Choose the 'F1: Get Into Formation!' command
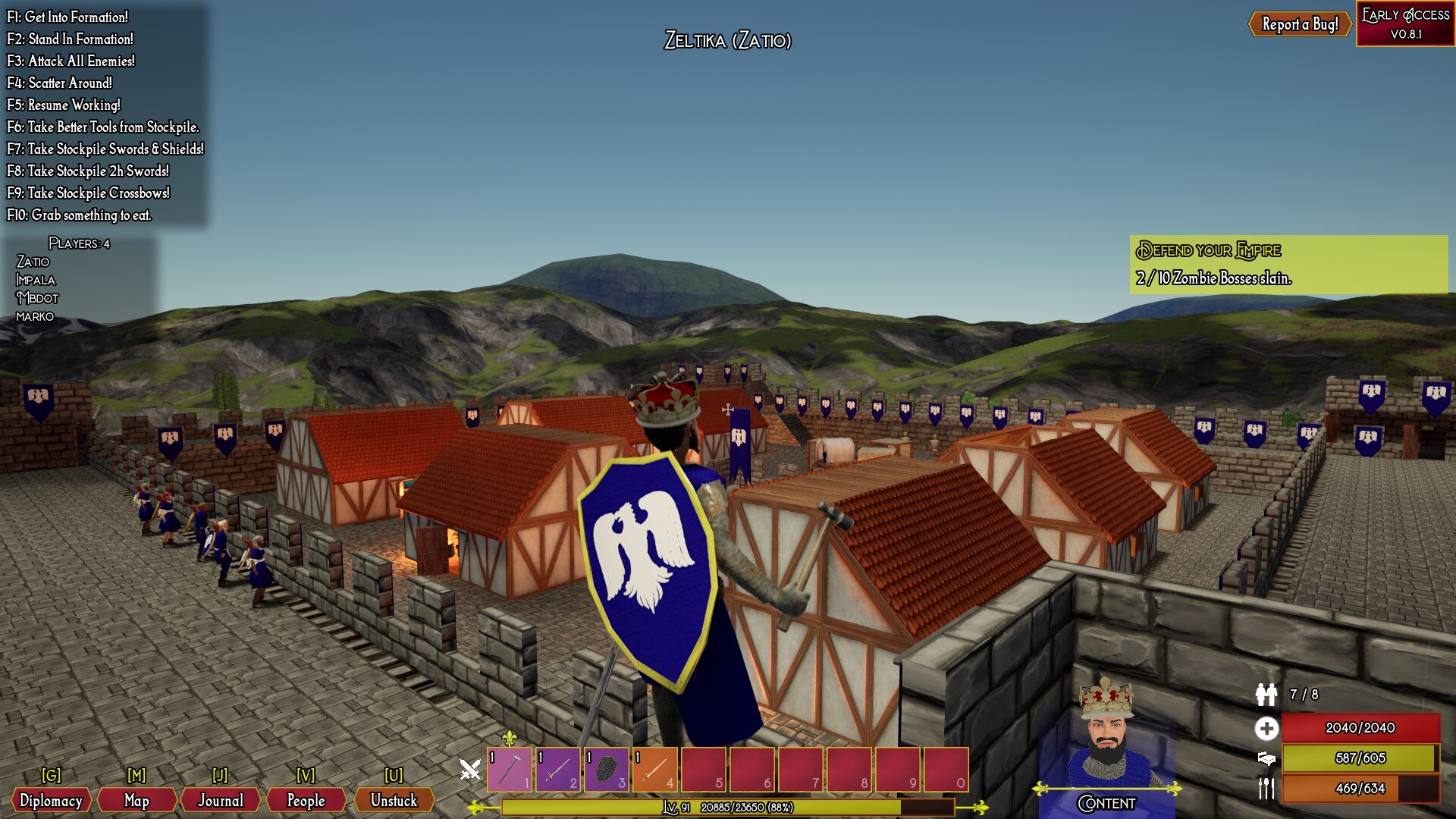1456x819 pixels. [67, 17]
